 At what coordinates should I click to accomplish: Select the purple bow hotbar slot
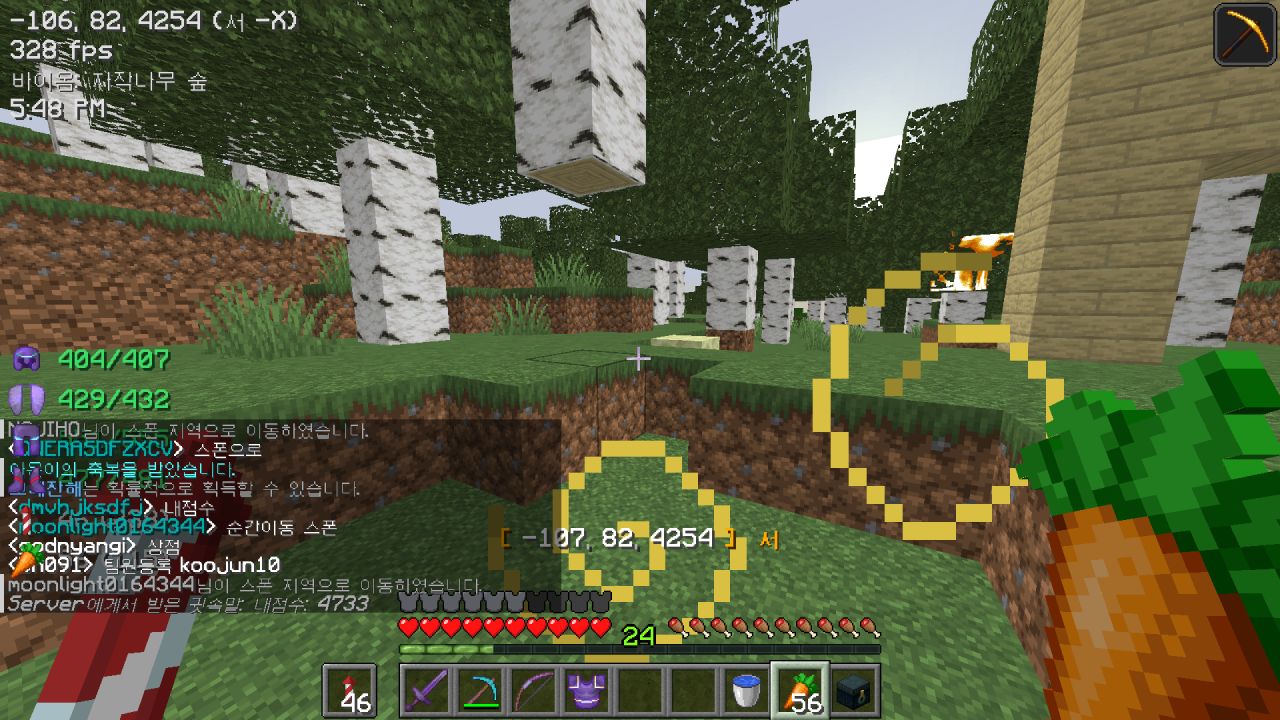pyautogui.click(x=533, y=691)
